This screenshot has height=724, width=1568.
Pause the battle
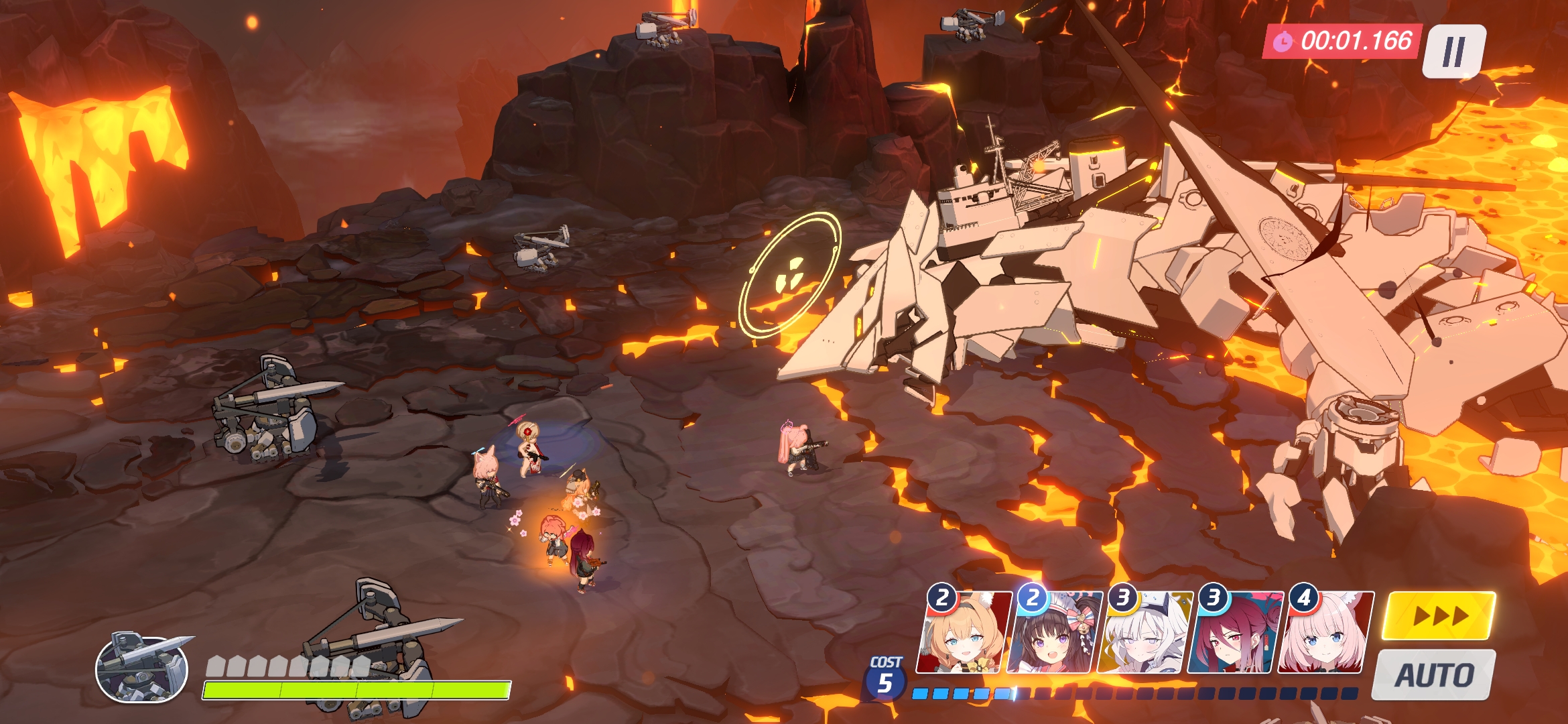pos(1453,52)
